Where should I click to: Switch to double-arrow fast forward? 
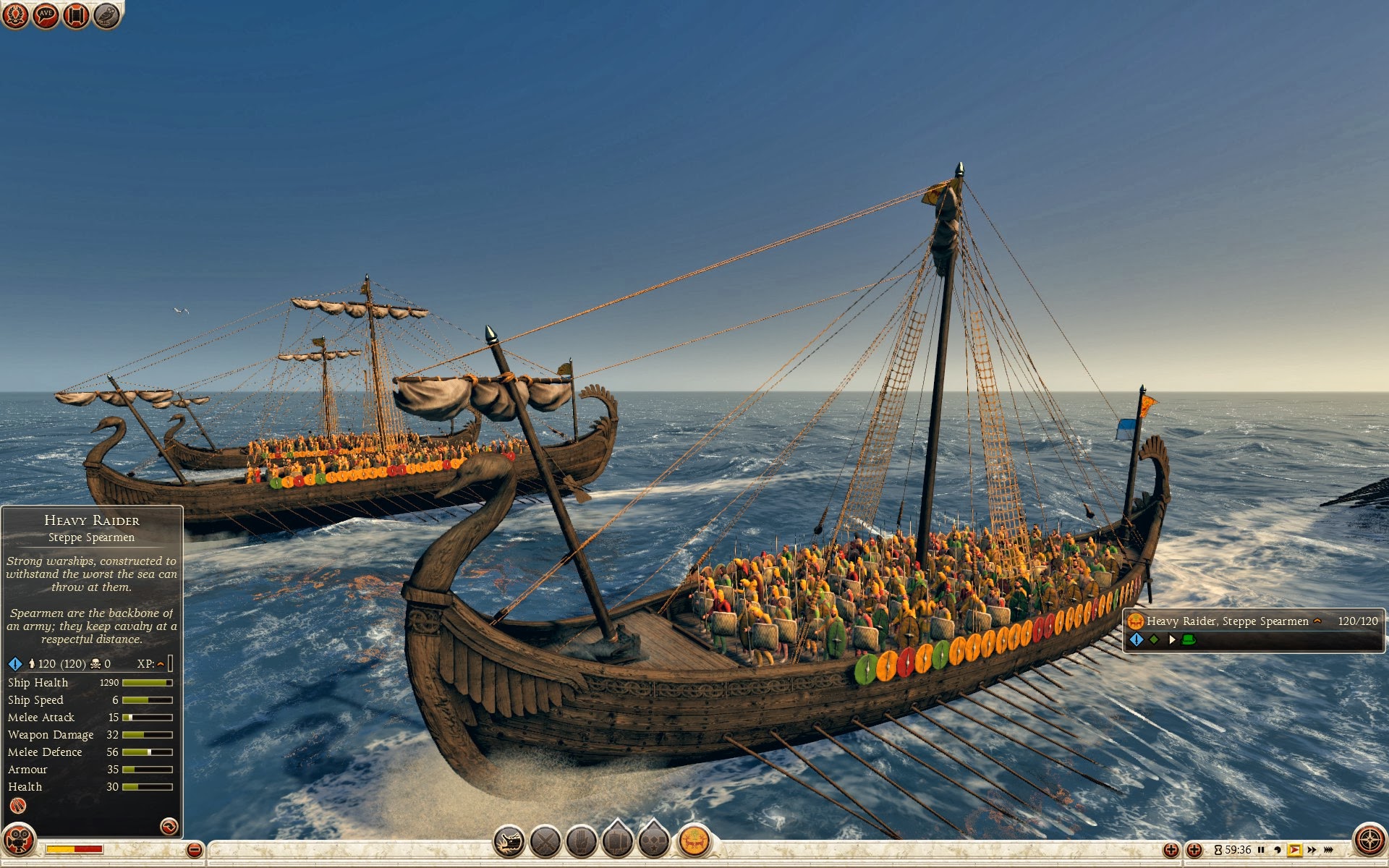tap(1312, 850)
